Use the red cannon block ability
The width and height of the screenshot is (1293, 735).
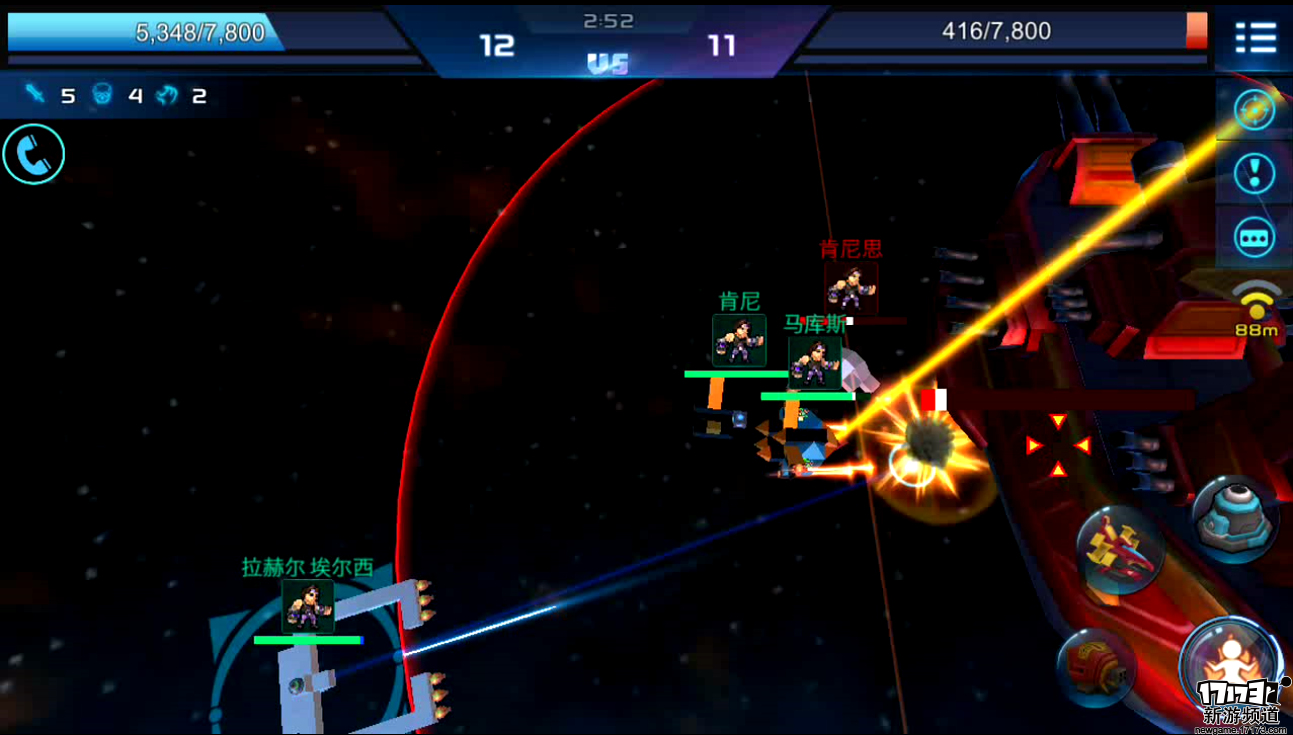tap(1095, 667)
